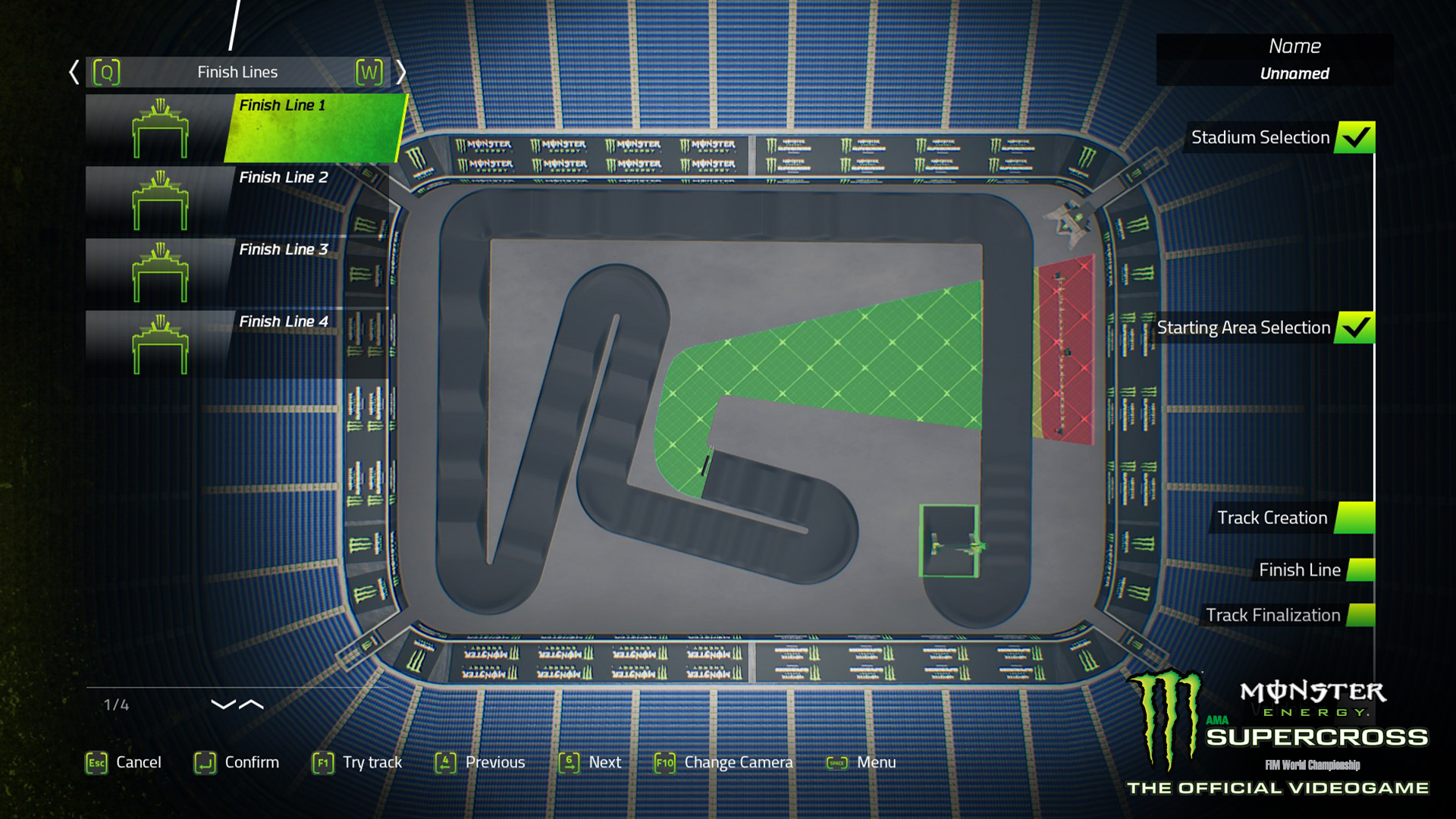Open the Menu from the bottom bar
The image size is (1456, 819).
click(876, 762)
